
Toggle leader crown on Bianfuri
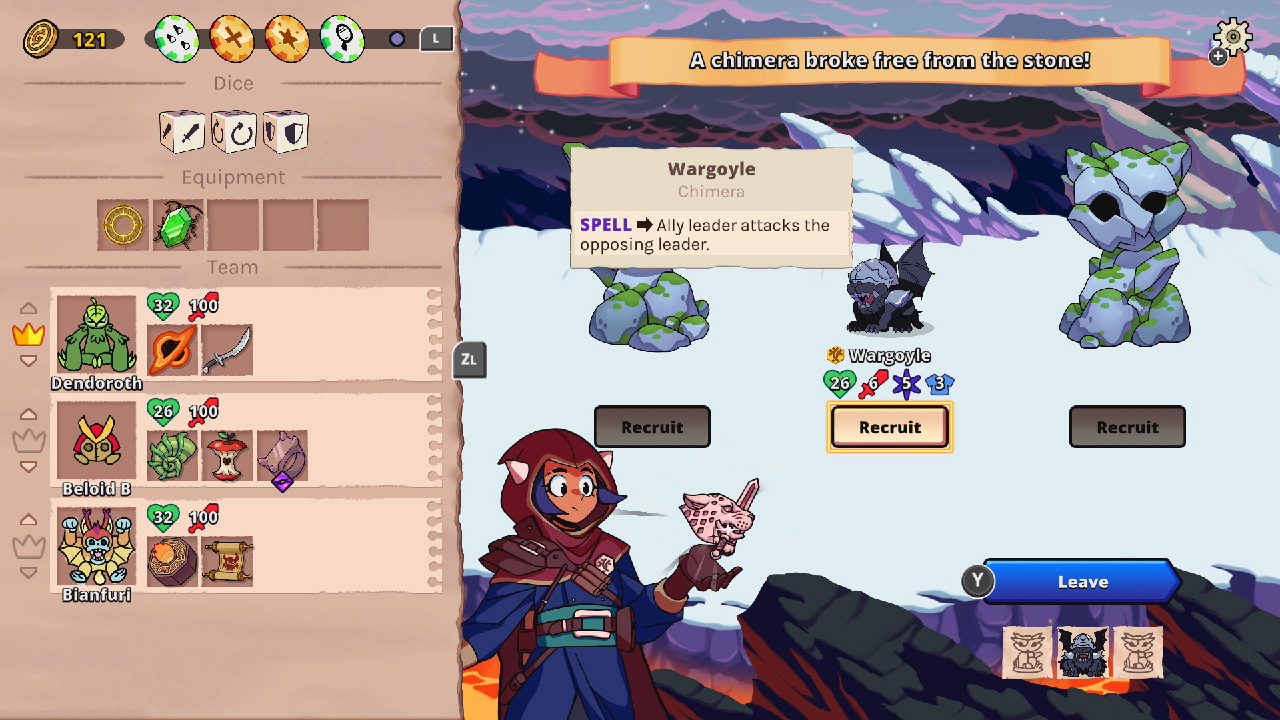30,544
